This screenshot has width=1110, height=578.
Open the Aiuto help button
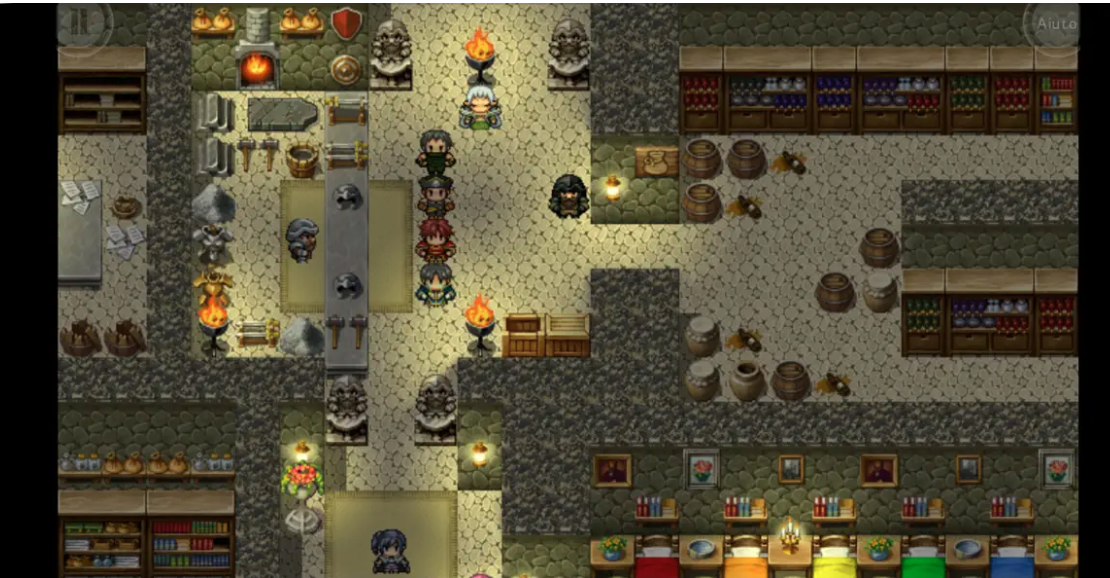pyautogui.click(x=1055, y=23)
